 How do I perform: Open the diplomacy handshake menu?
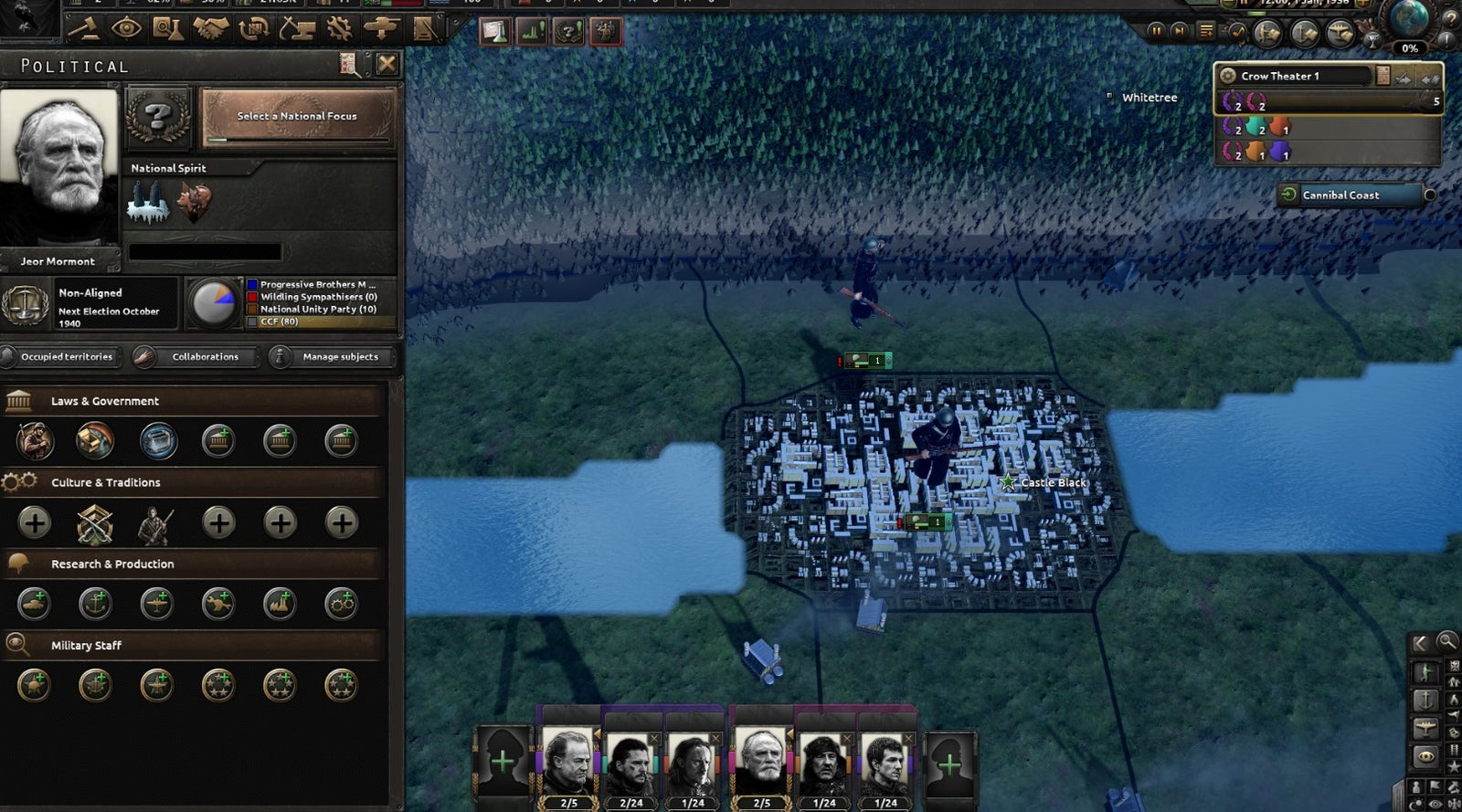(x=210, y=29)
